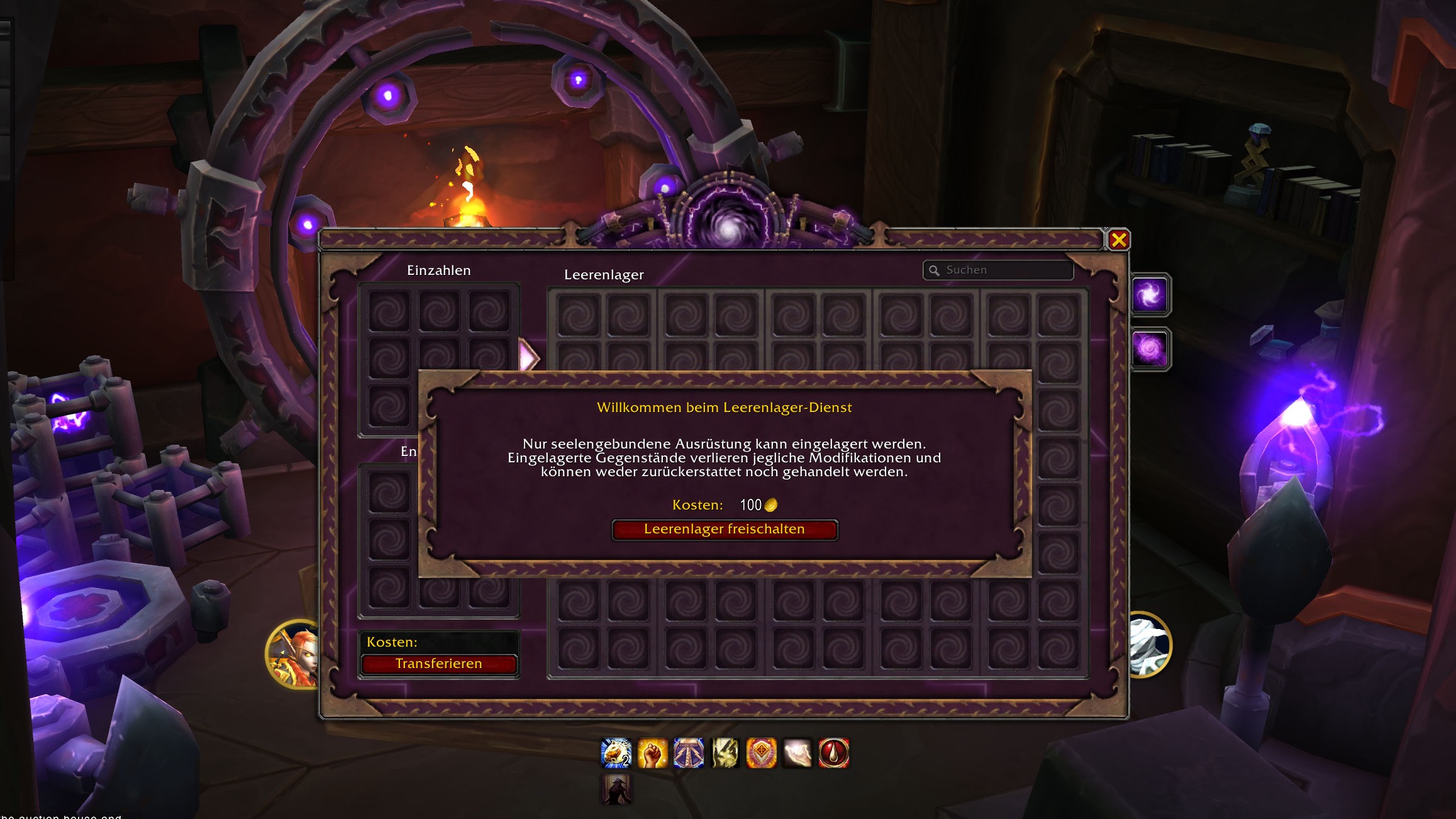The image size is (1456, 819).
Task: Cast the glowing yellow hand spell
Action: [x=725, y=753]
